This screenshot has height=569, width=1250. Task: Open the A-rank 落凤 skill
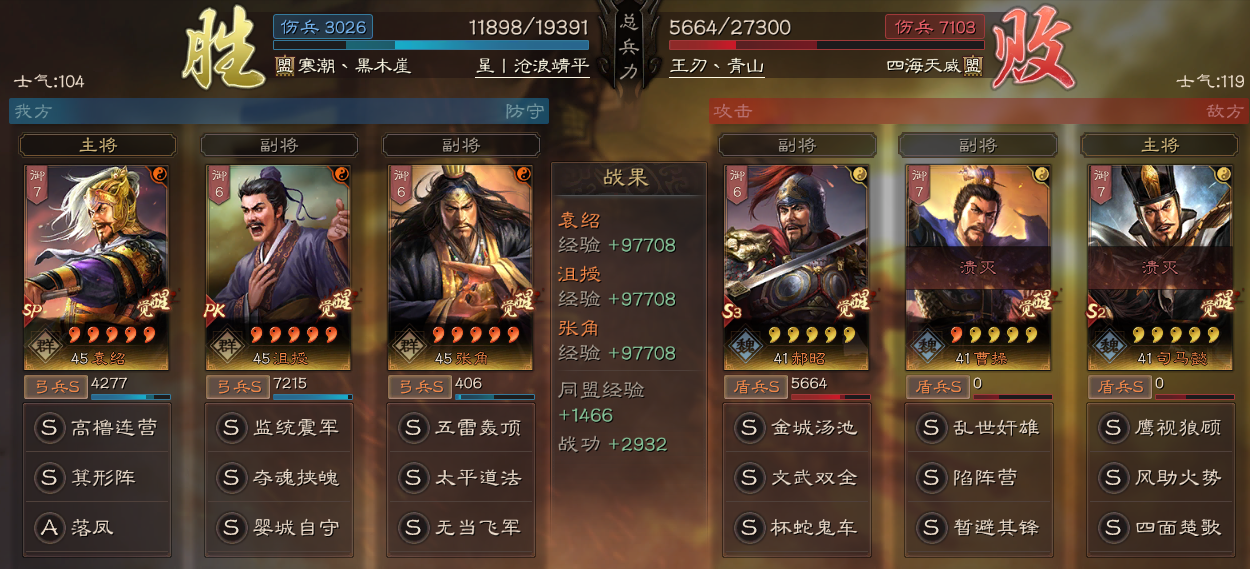97,528
